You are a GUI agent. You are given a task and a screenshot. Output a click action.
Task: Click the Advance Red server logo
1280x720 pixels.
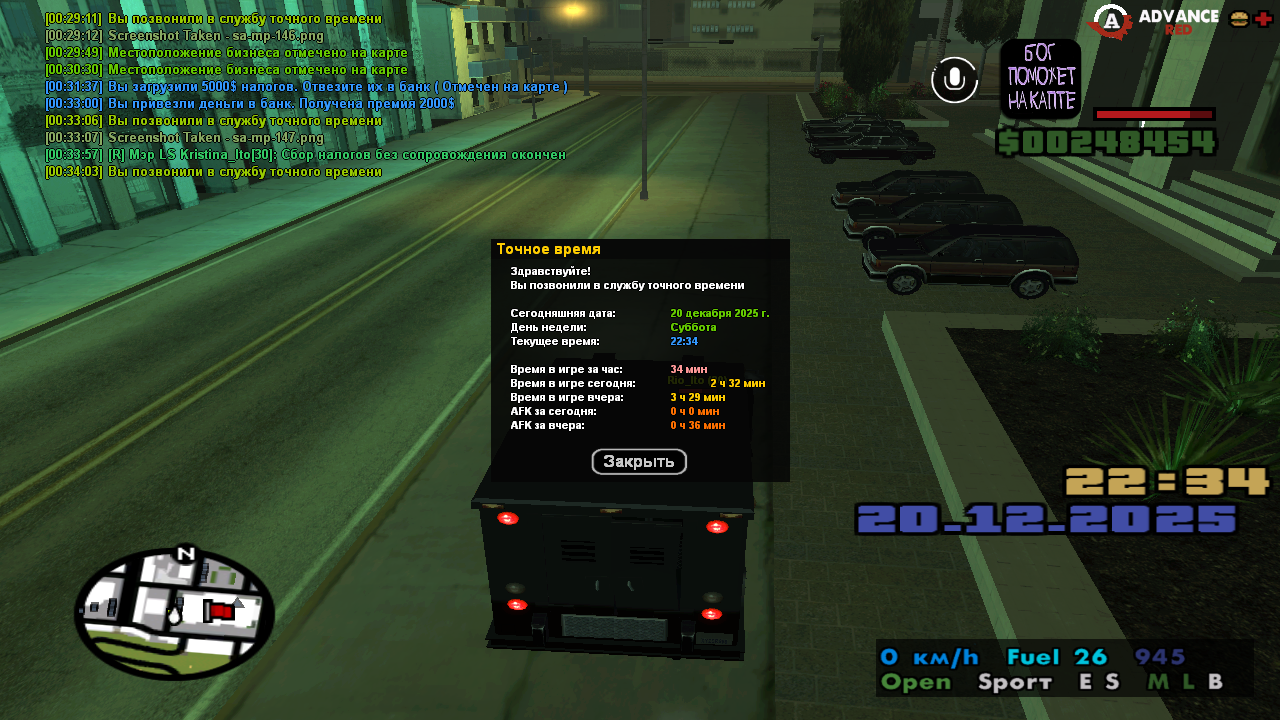tap(1154, 21)
